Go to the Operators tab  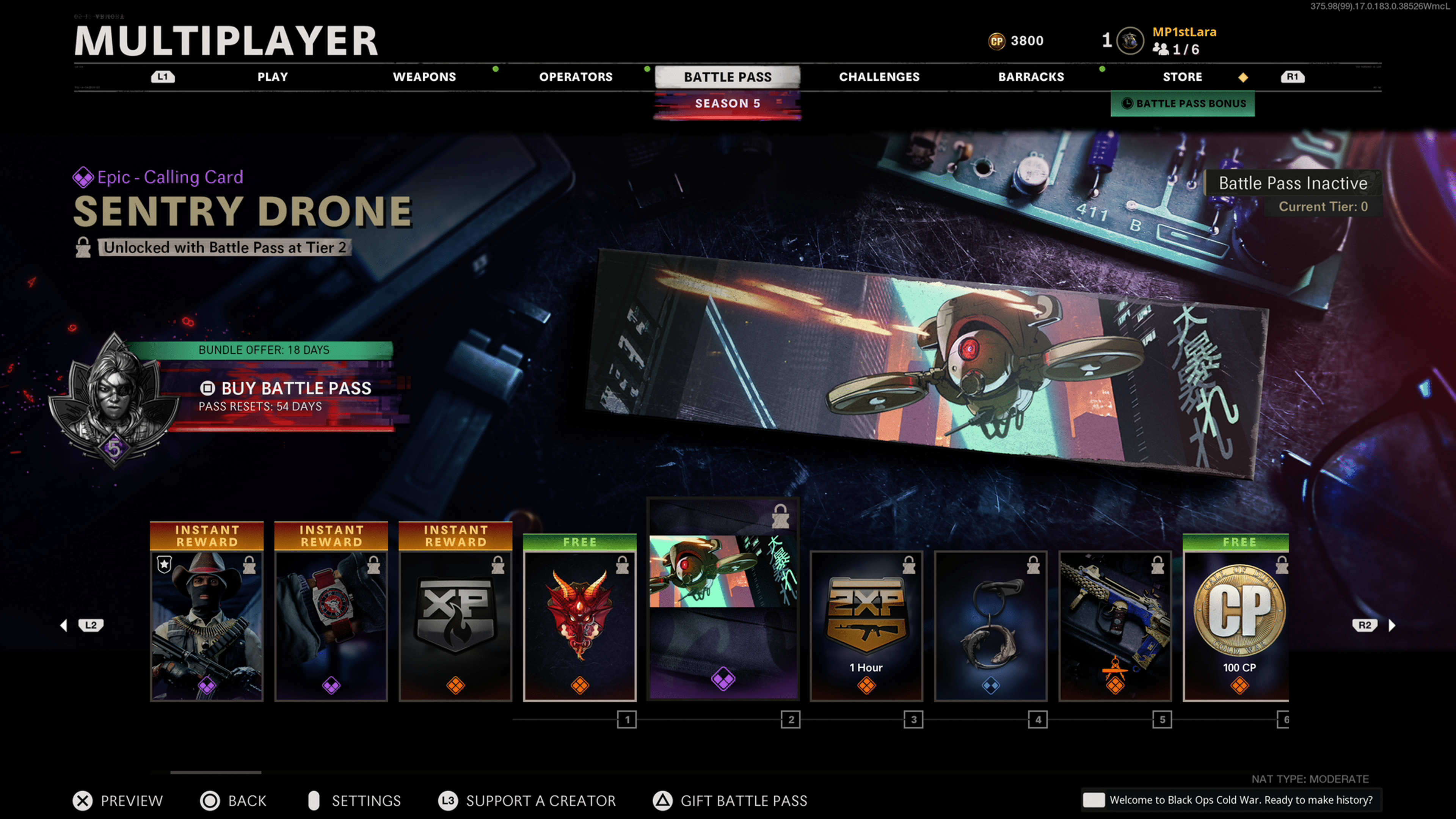(576, 77)
